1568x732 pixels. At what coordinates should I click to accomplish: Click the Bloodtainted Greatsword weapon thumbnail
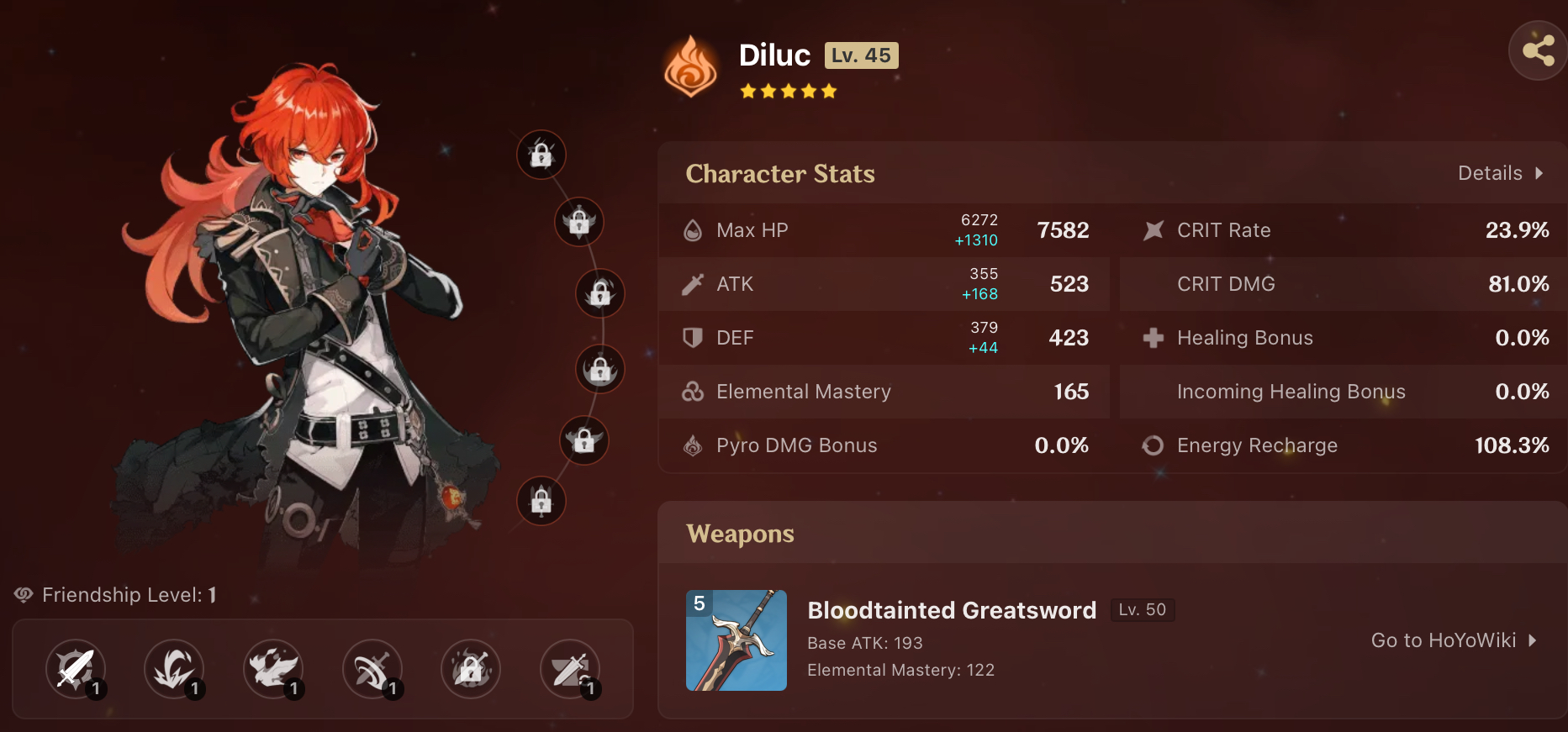point(736,640)
